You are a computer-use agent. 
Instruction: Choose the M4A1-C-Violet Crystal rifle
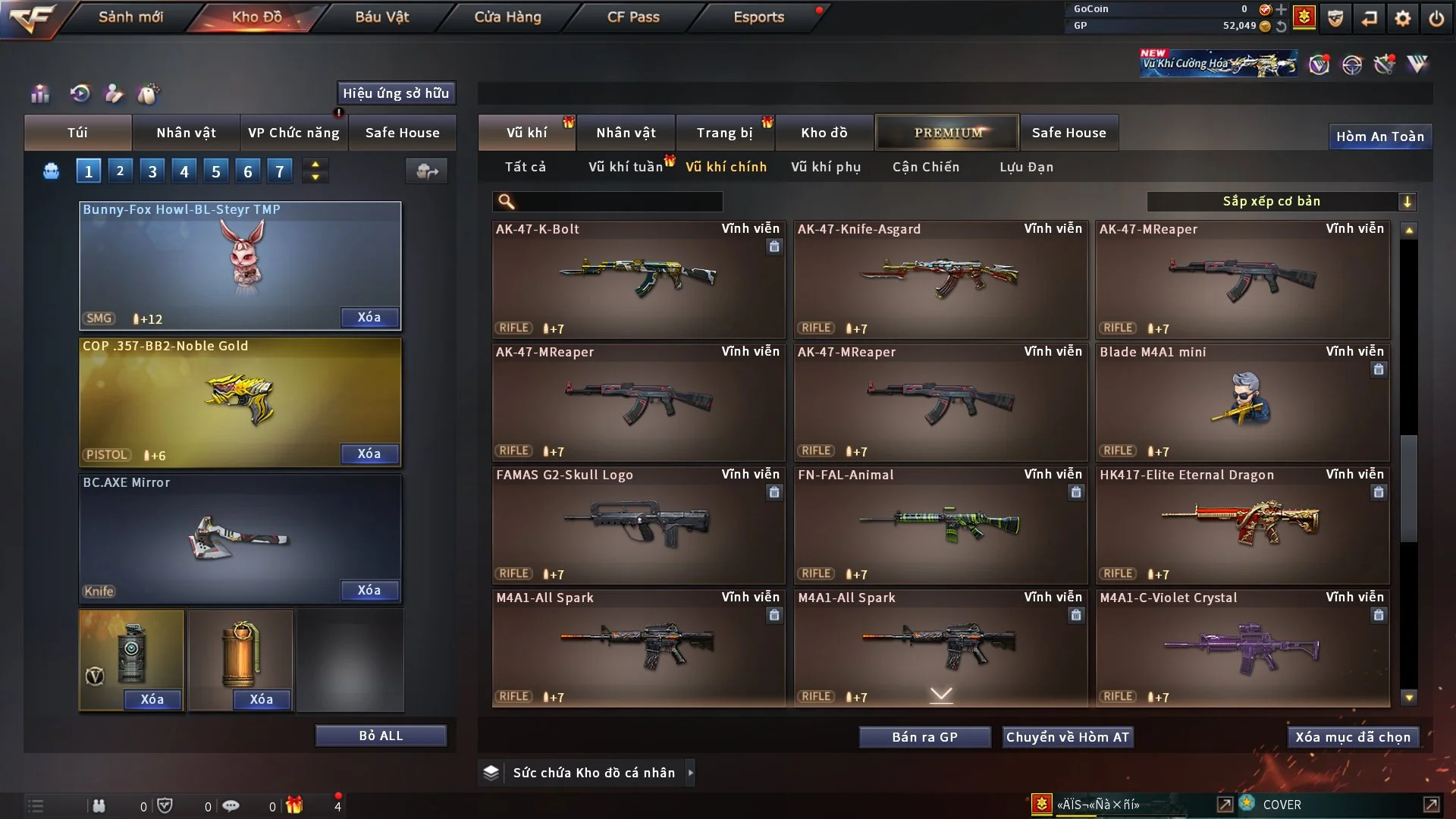(x=1242, y=648)
